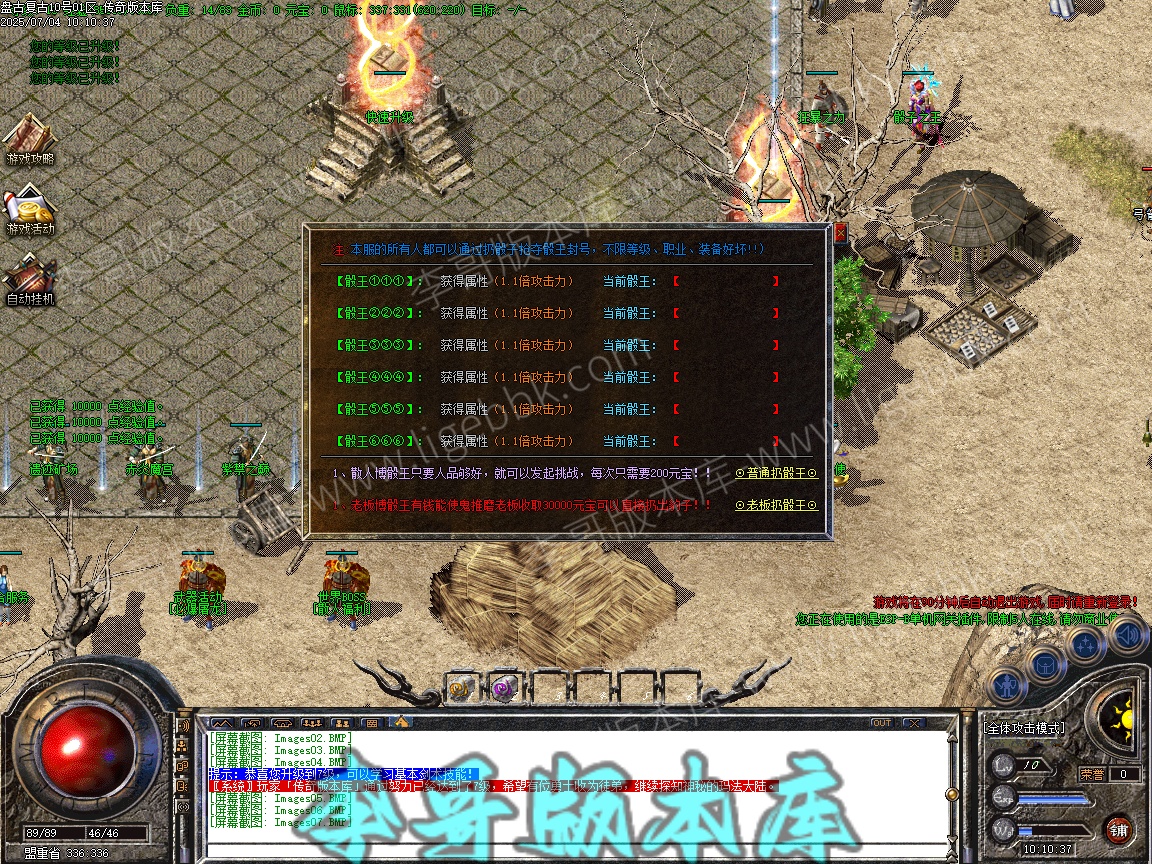Choose the 普通扔骰王 link
Image resolution: width=1152 pixels, height=864 pixels.
click(x=776, y=473)
